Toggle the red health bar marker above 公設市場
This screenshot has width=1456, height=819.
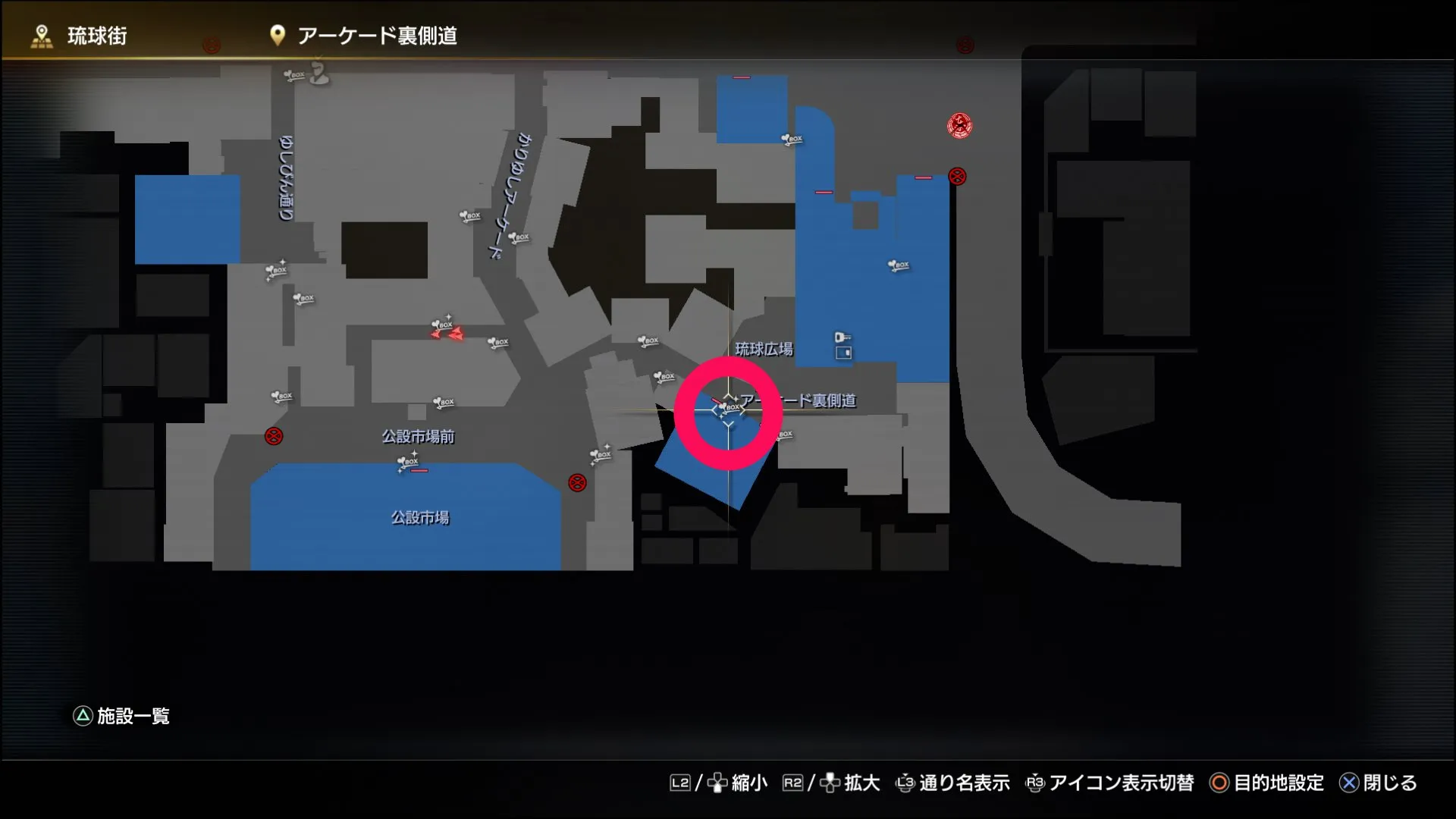click(x=419, y=470)
